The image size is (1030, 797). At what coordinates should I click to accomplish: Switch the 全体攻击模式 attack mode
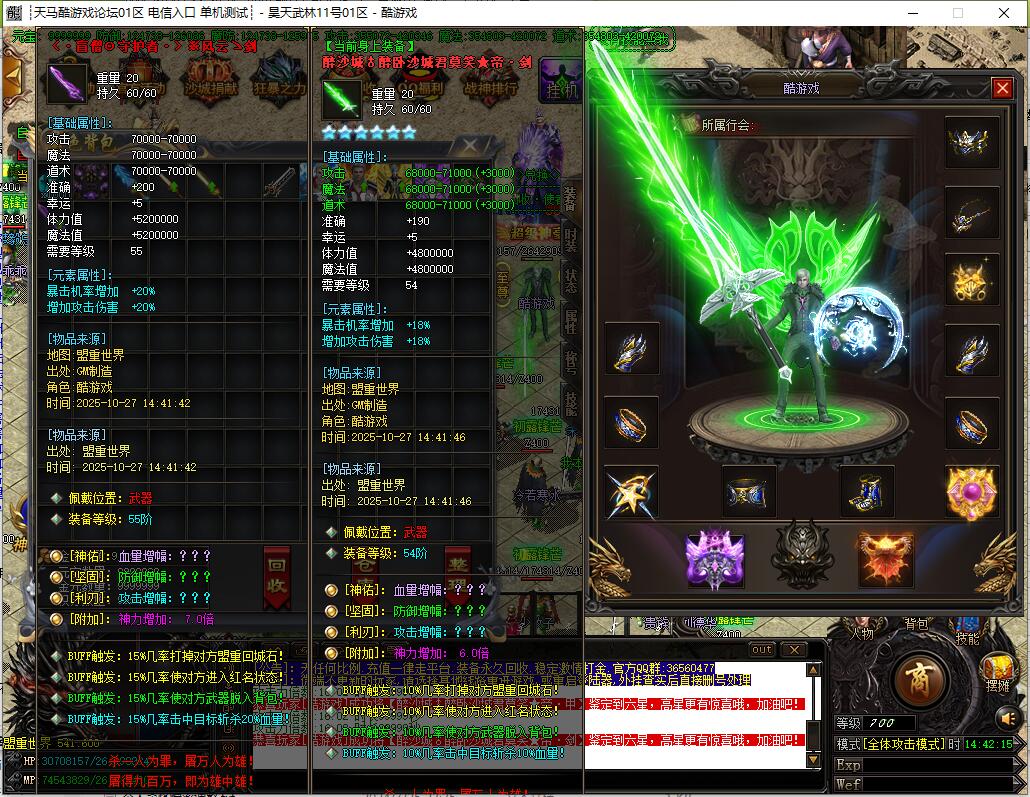coord(890,744)
